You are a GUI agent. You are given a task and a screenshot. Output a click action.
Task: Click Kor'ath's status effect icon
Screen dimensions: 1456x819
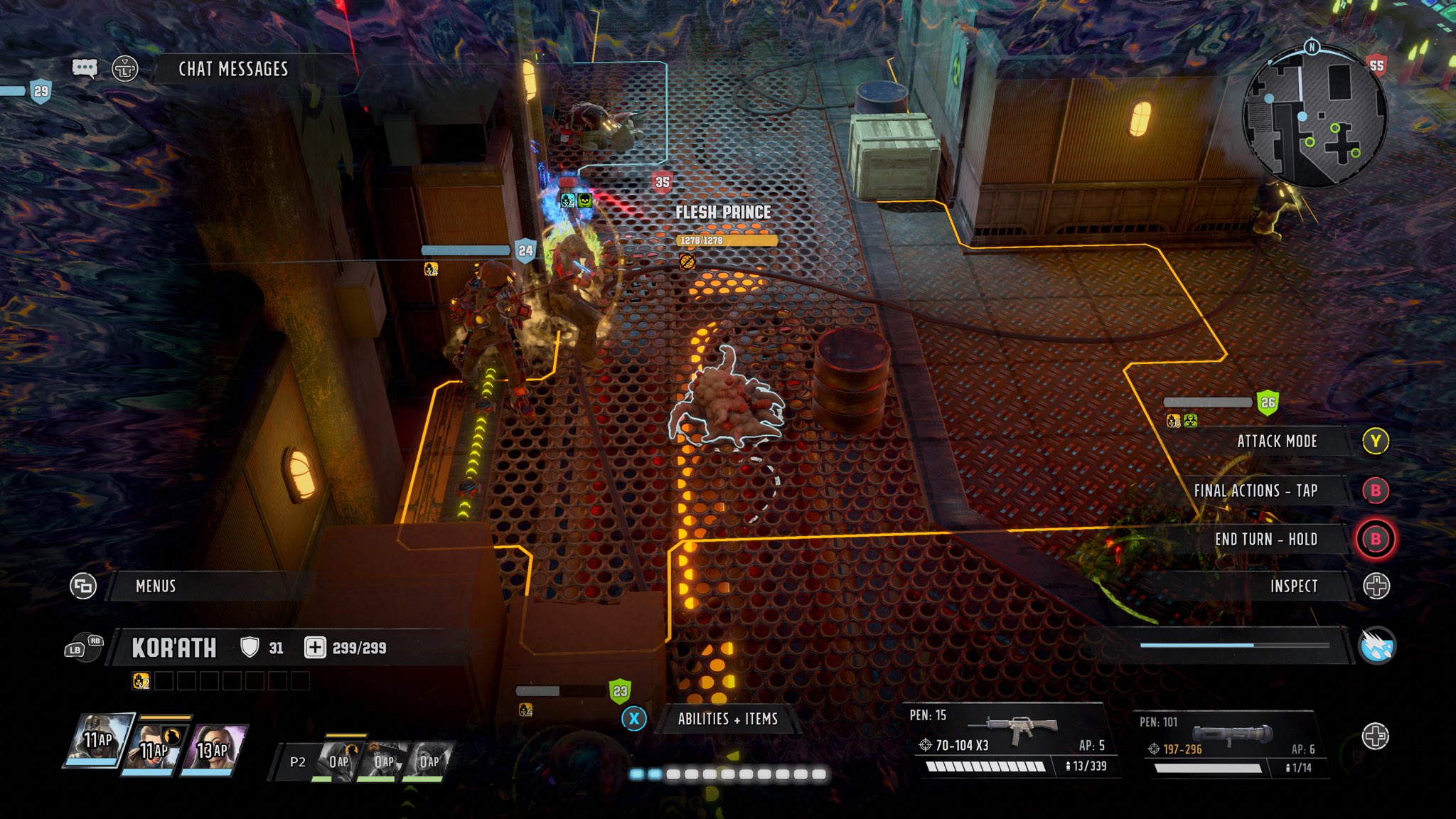[x=141, y=681]
